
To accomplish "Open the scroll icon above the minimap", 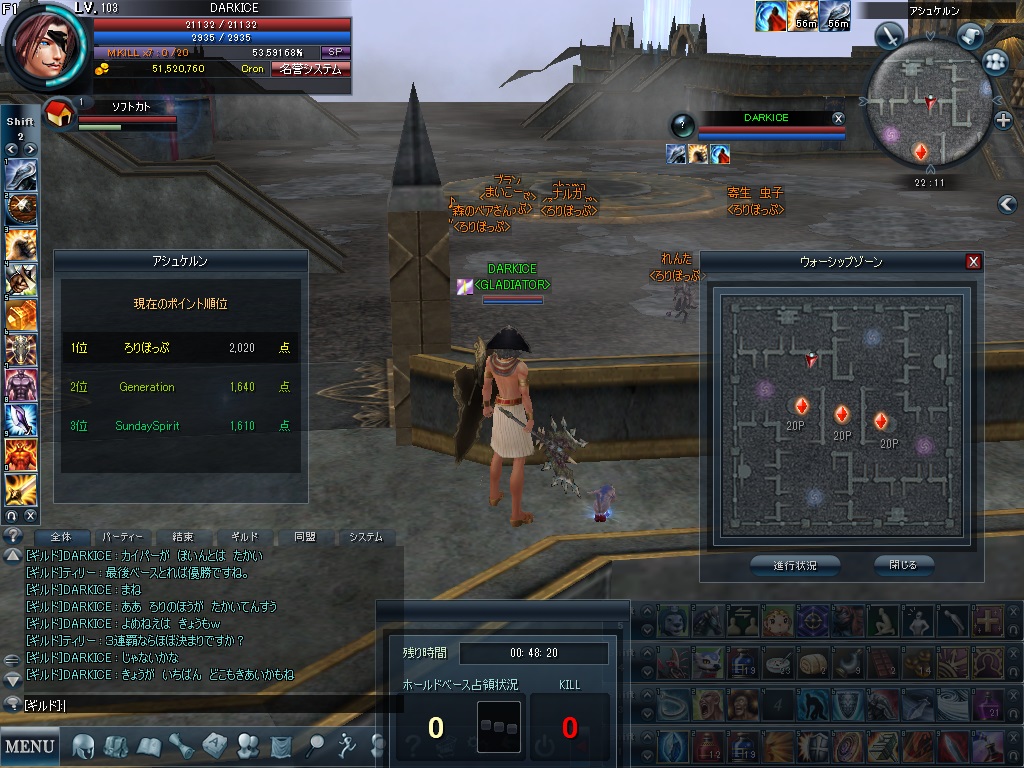I will tap(969, 36).
